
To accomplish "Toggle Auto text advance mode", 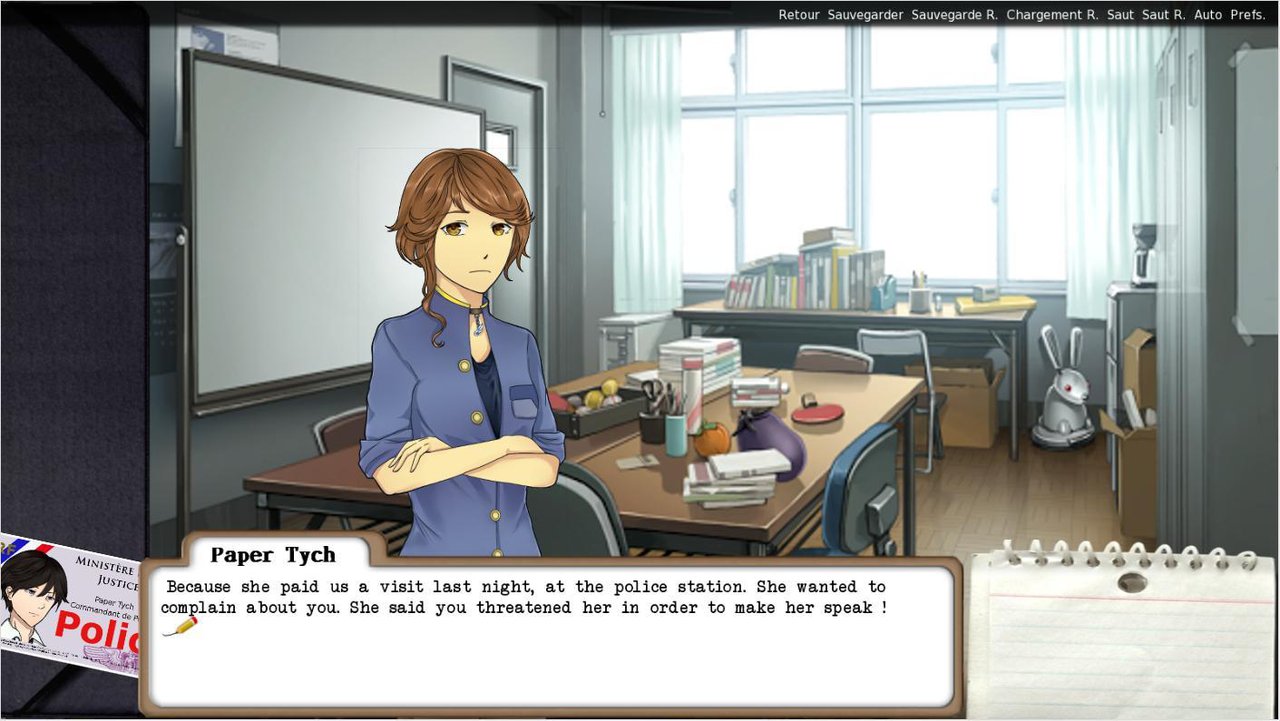I will pyautogui.click(x=1208, y=15).
